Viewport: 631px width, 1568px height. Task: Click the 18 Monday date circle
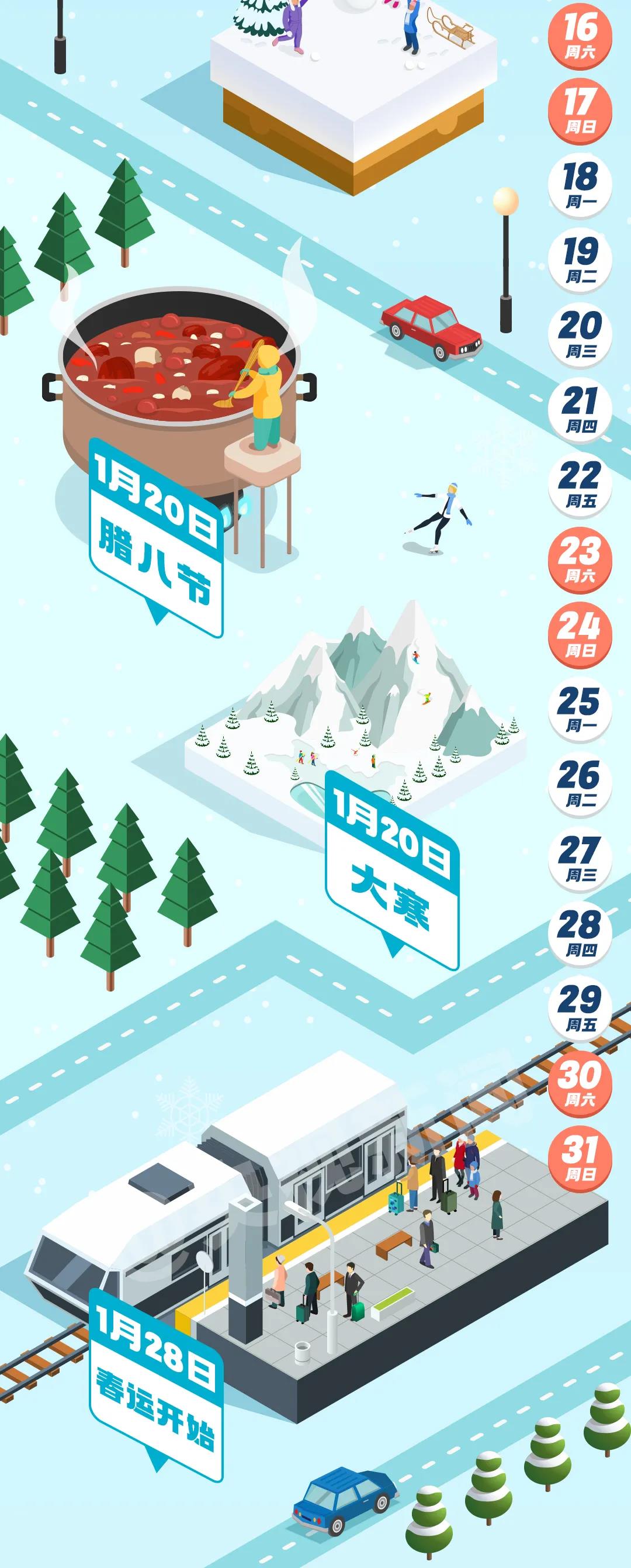[x=580, y=186]
